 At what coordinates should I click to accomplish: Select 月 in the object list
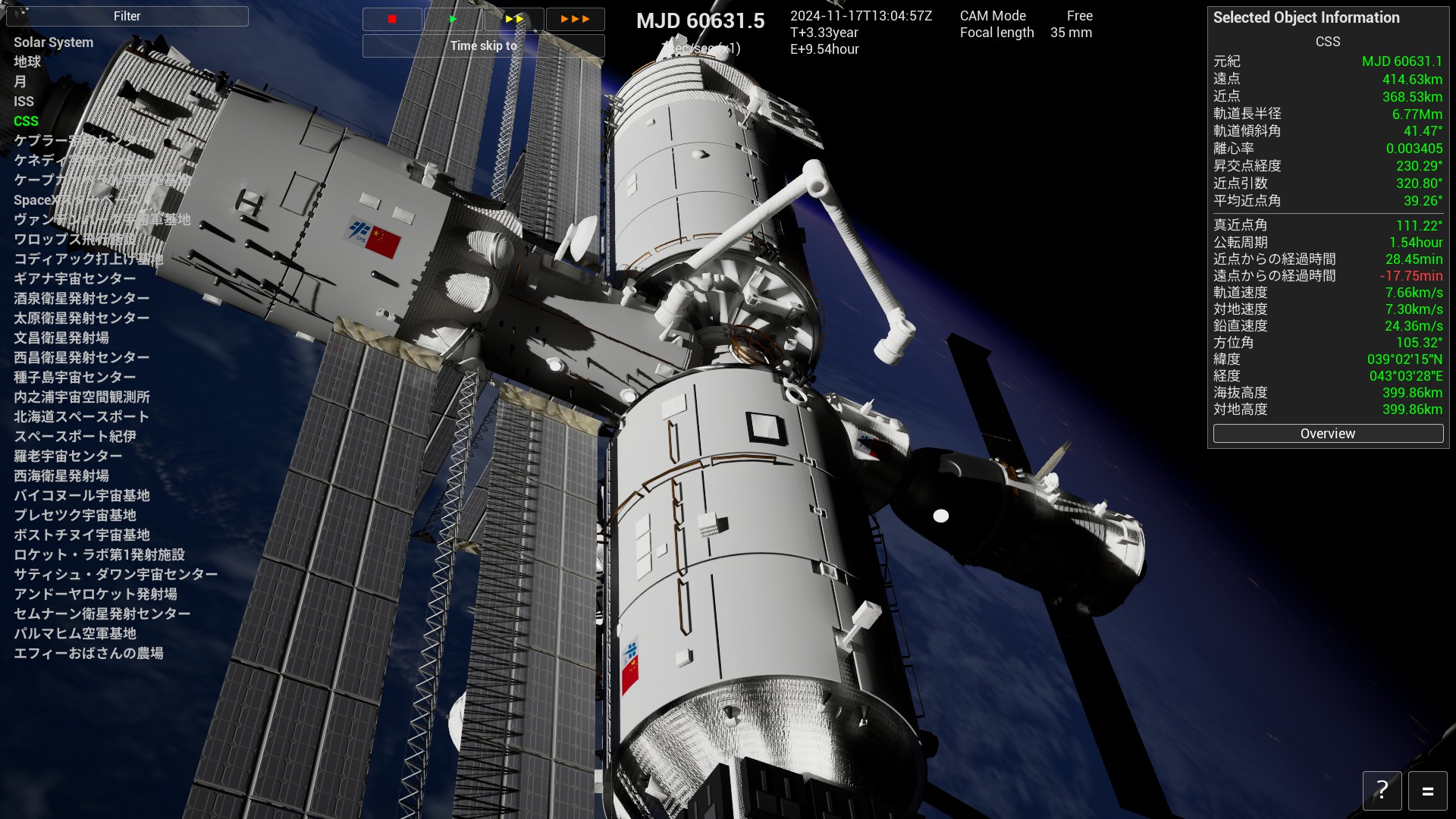pos(20,81)
